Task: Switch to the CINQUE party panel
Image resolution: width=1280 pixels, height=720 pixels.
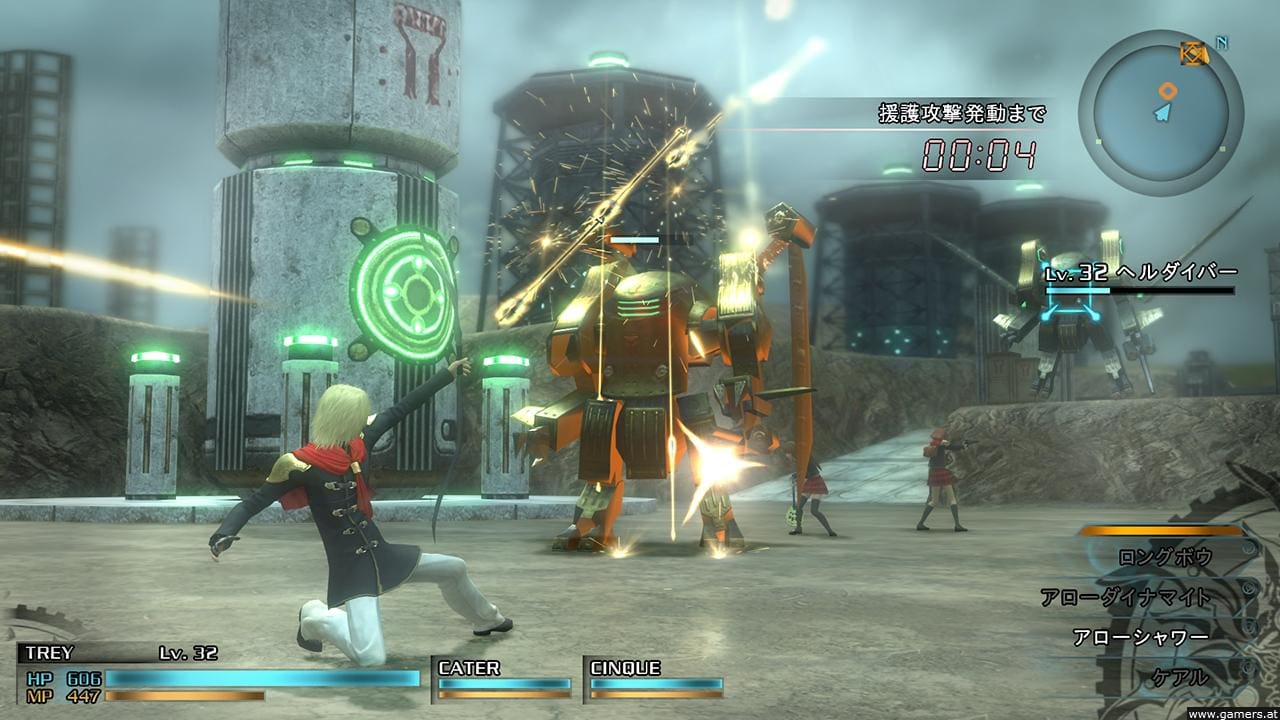Action: pos(655,677)
